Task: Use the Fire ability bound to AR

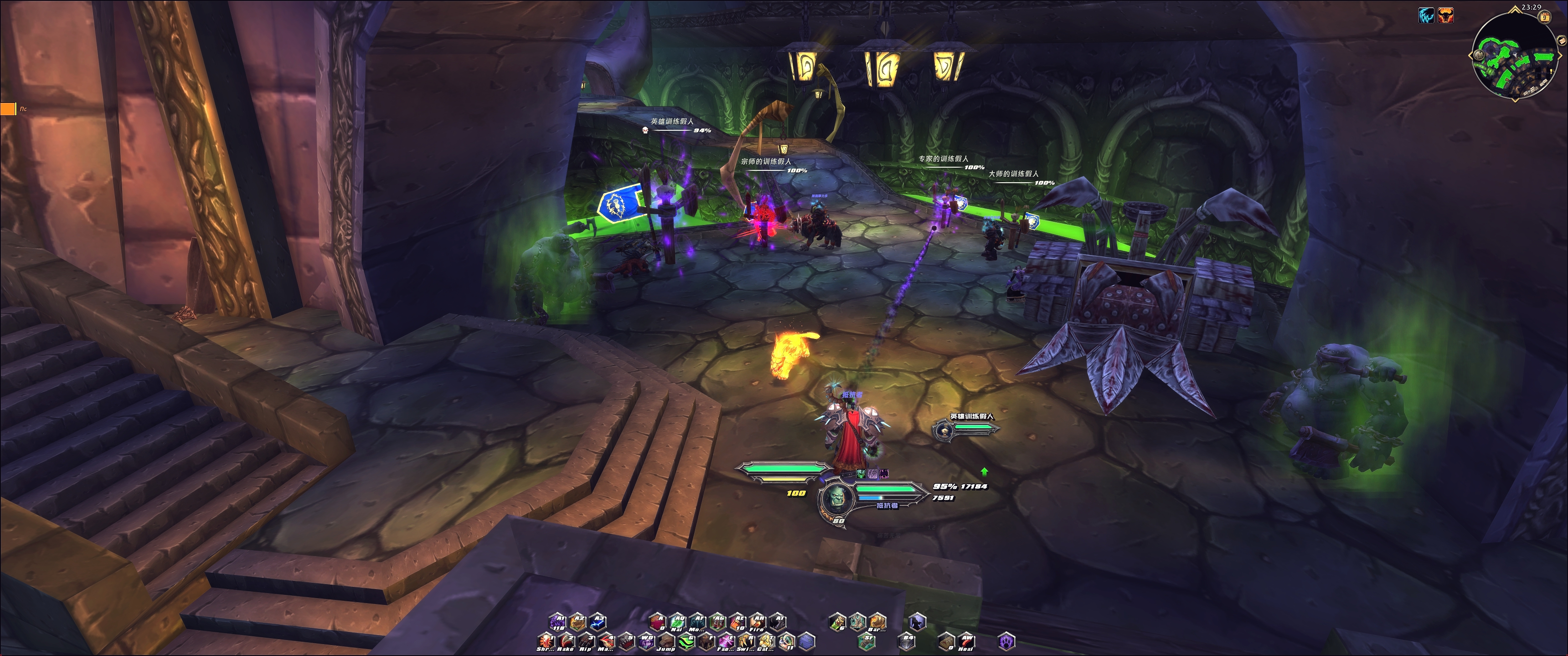Action: pyautogui.click(x=757, y=621)
